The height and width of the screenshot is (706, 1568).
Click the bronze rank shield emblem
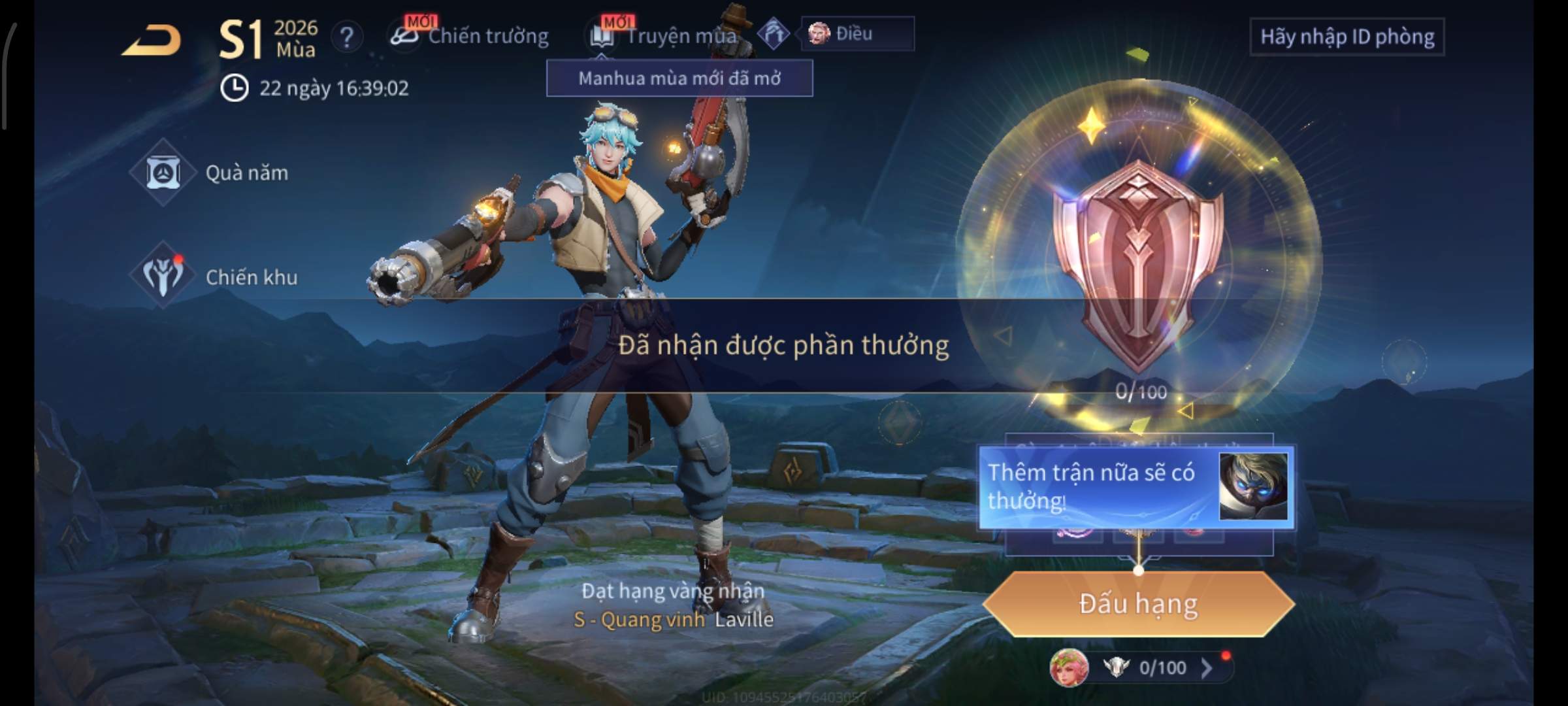coord(1138,261)
